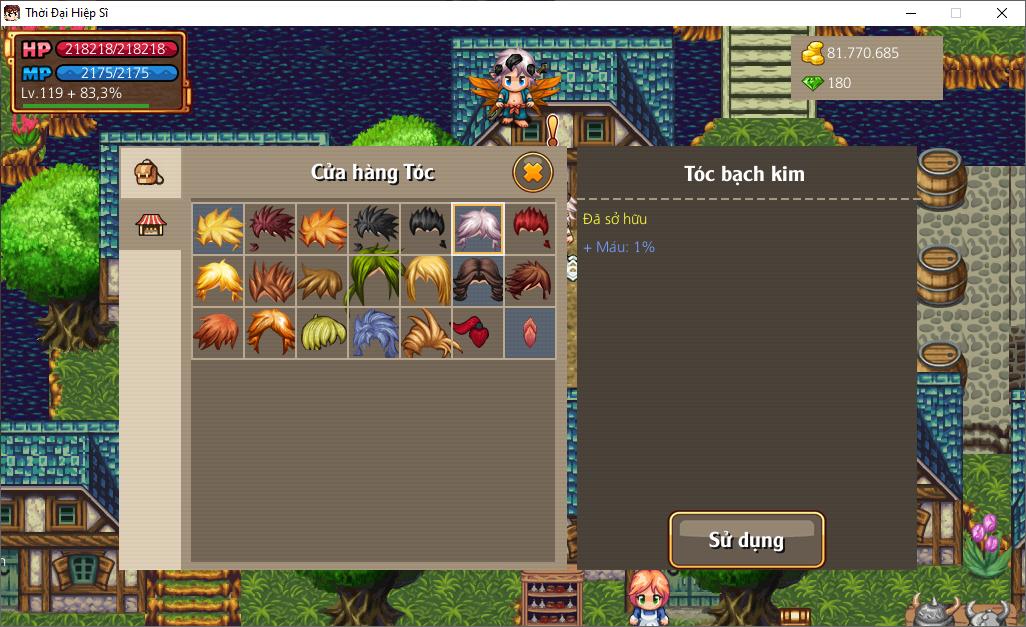Select the blue spiky hair
Screen dimensions: 1026x627
click(374, 332)
